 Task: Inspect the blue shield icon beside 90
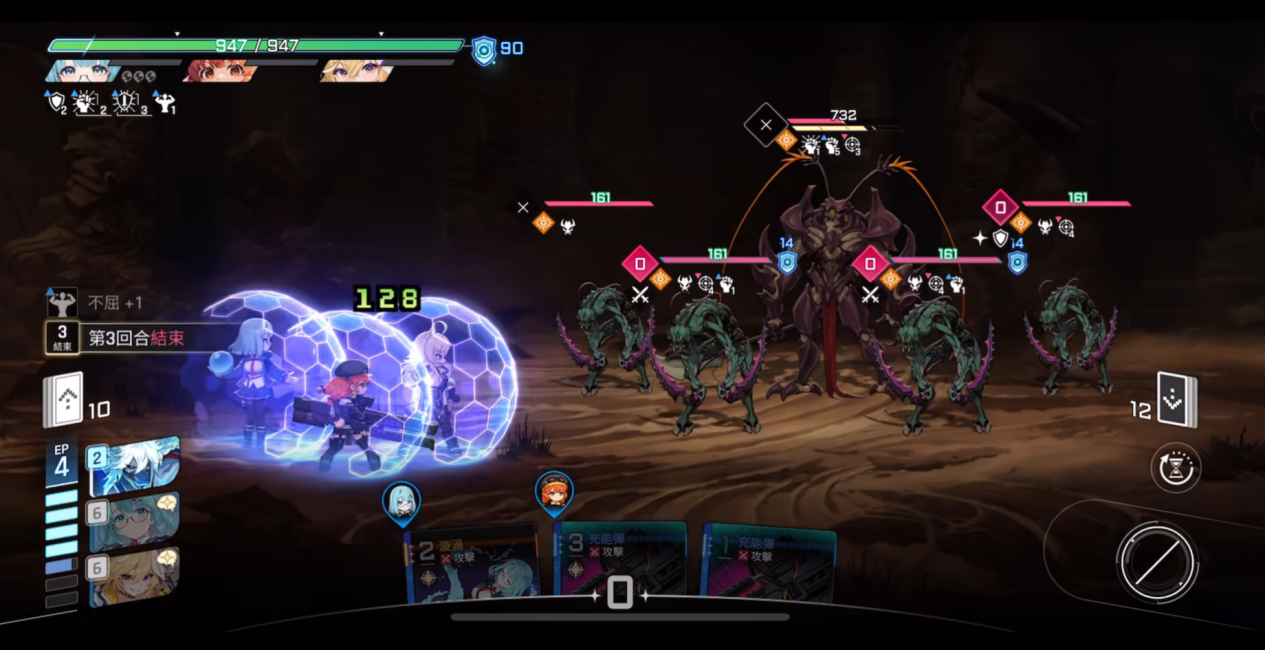click(x=484, y=50)
